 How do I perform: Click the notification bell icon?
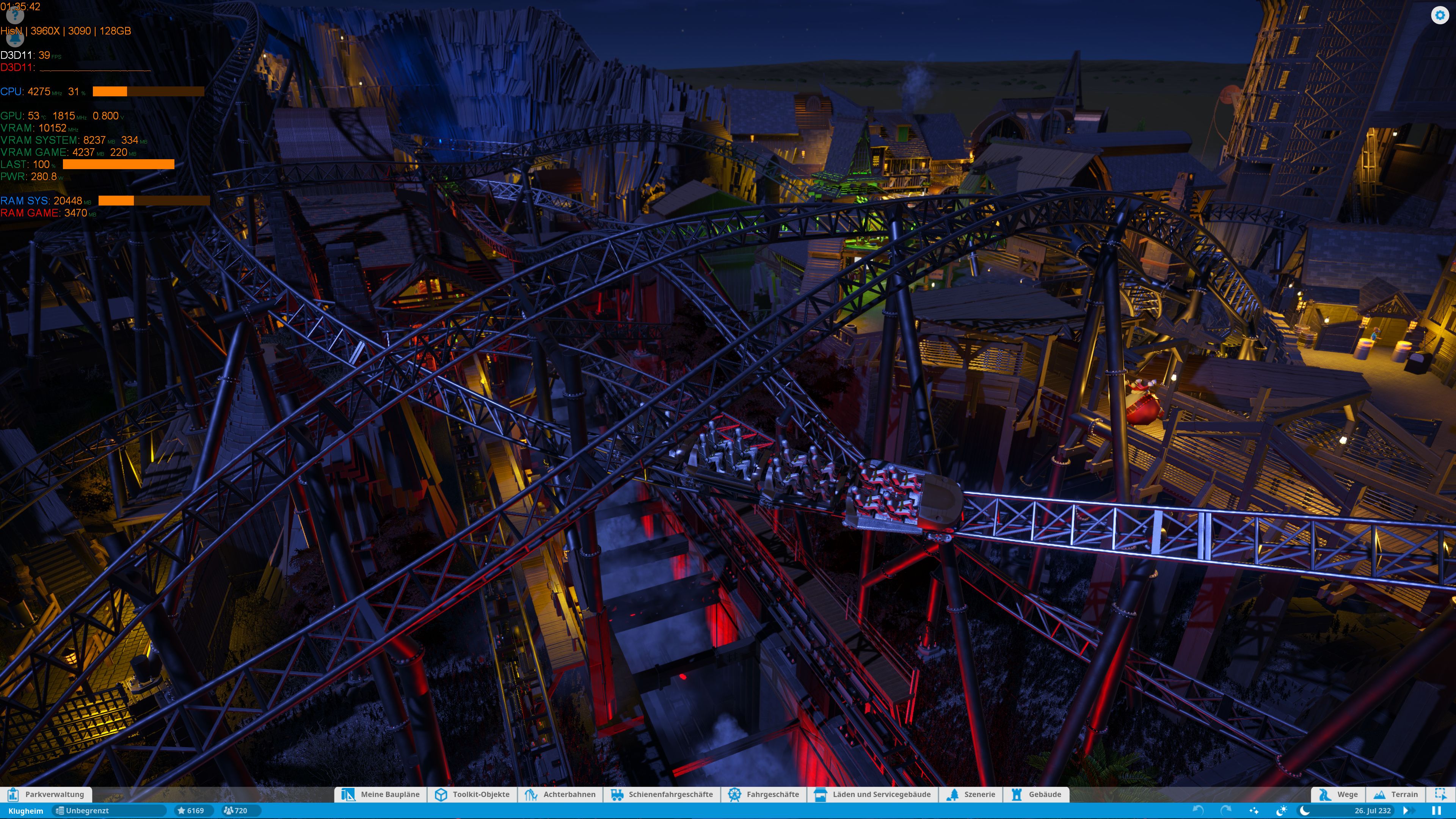pyautogui.click(x=15, y=41)
